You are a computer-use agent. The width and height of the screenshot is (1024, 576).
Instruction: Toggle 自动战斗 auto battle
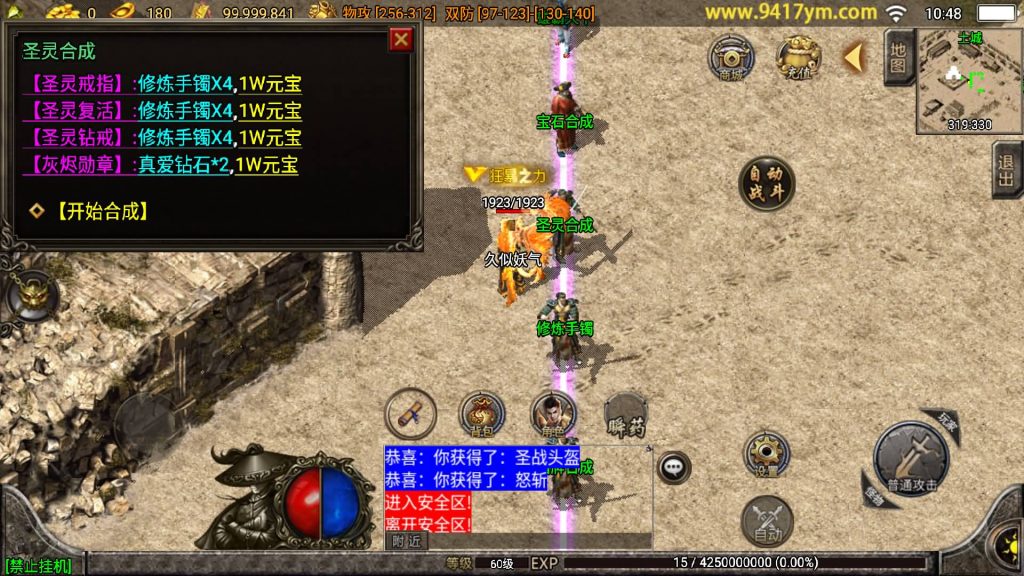point(766,184)
